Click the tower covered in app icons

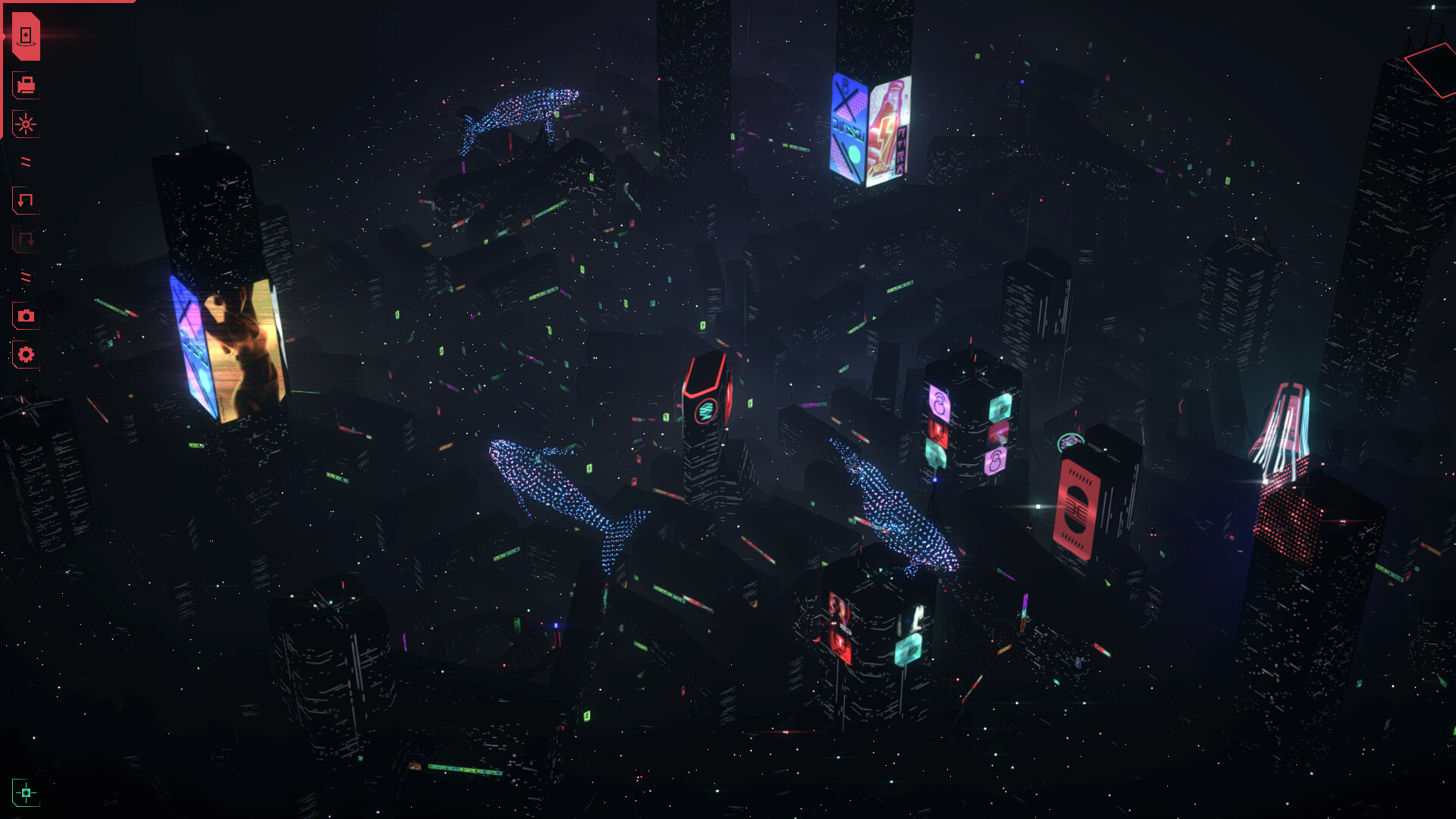[963, 425]
